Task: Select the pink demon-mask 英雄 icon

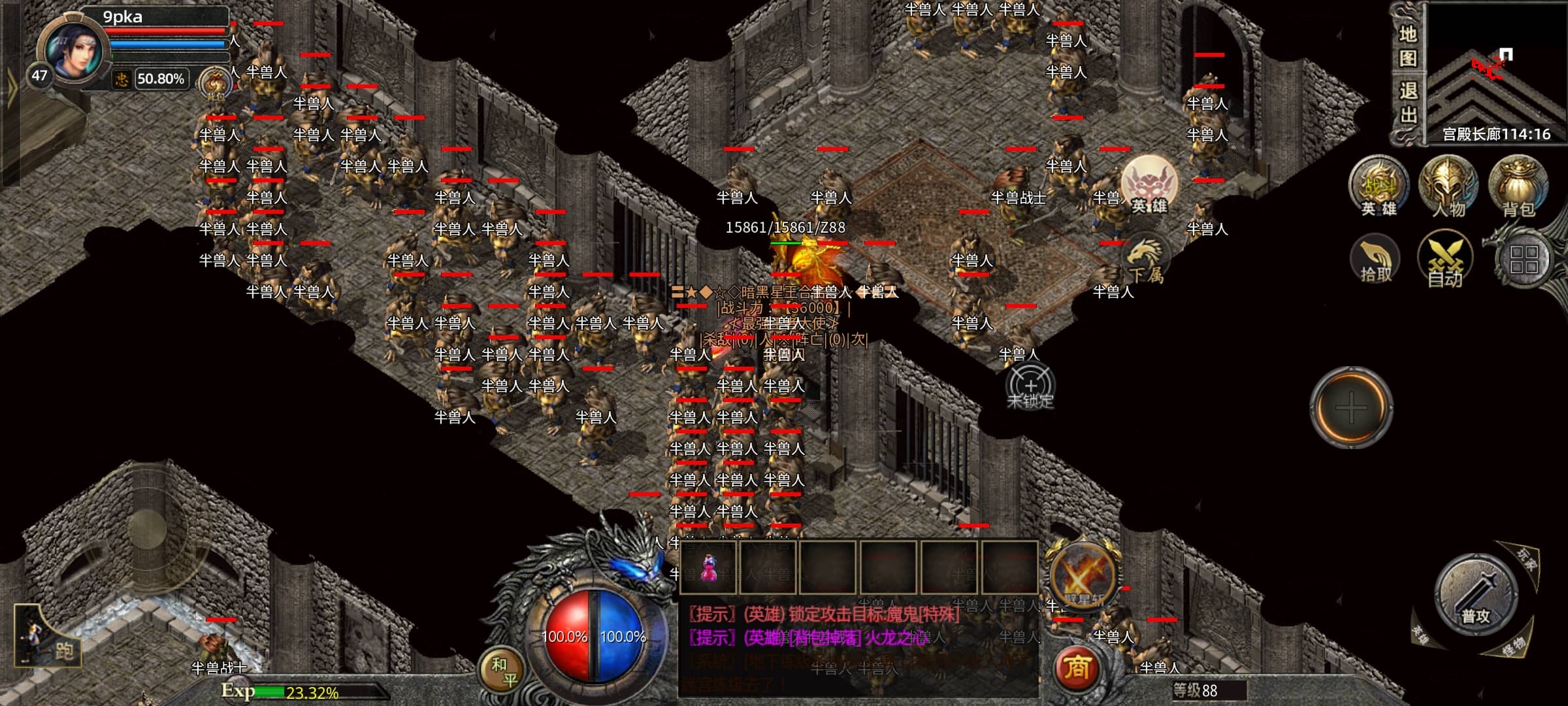Action: pyautogui.click(x=1149, y=185)
